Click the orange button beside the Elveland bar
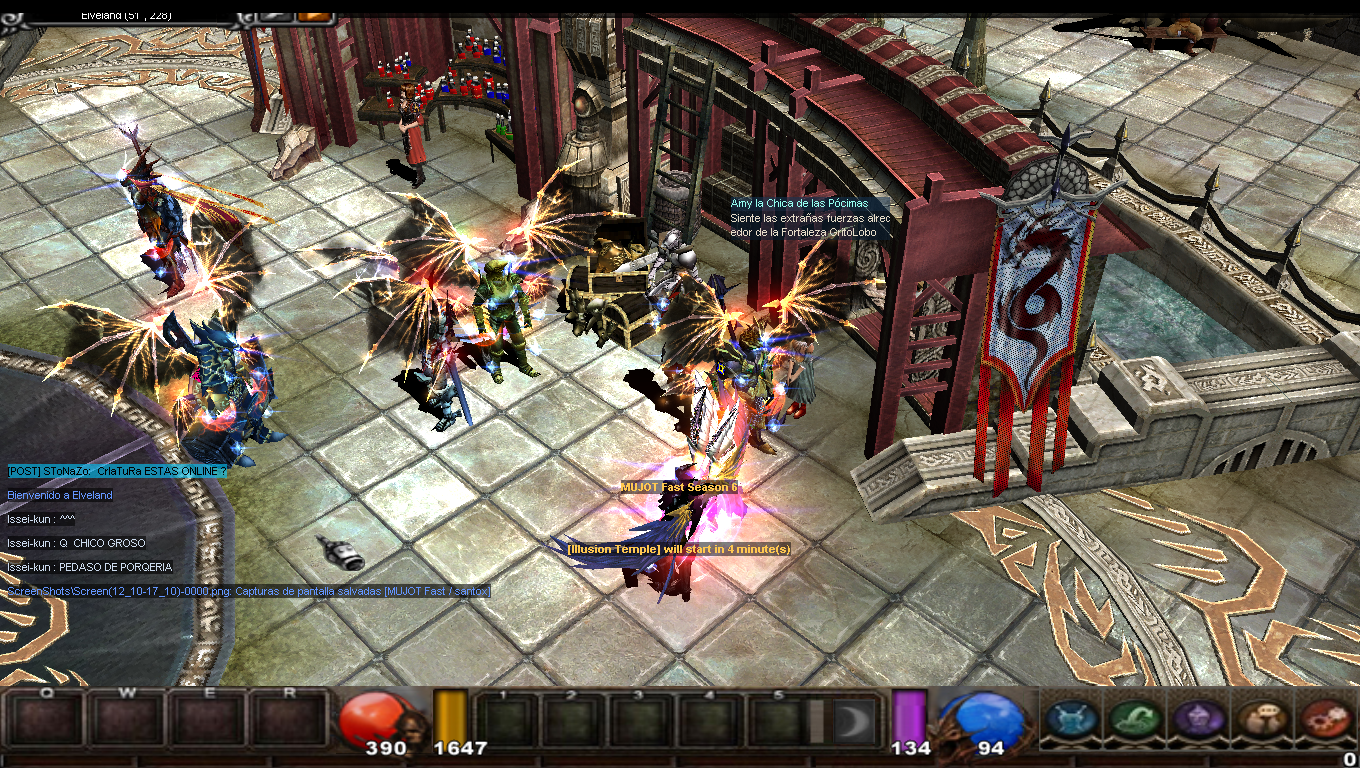The height and width of the screenshot is (768, 1360). point(314,15)
